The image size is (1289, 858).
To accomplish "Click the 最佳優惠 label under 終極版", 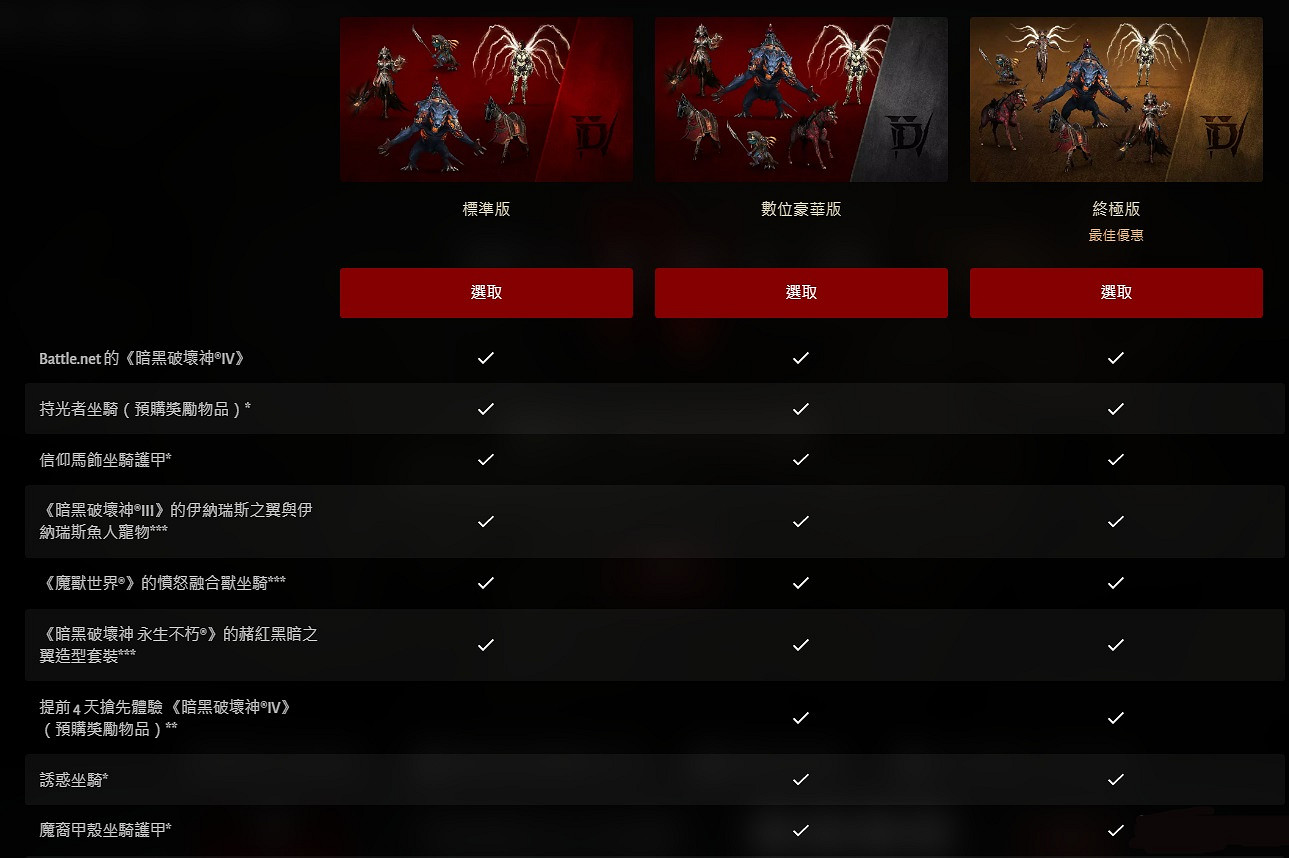I will (x=1117, y=234).
